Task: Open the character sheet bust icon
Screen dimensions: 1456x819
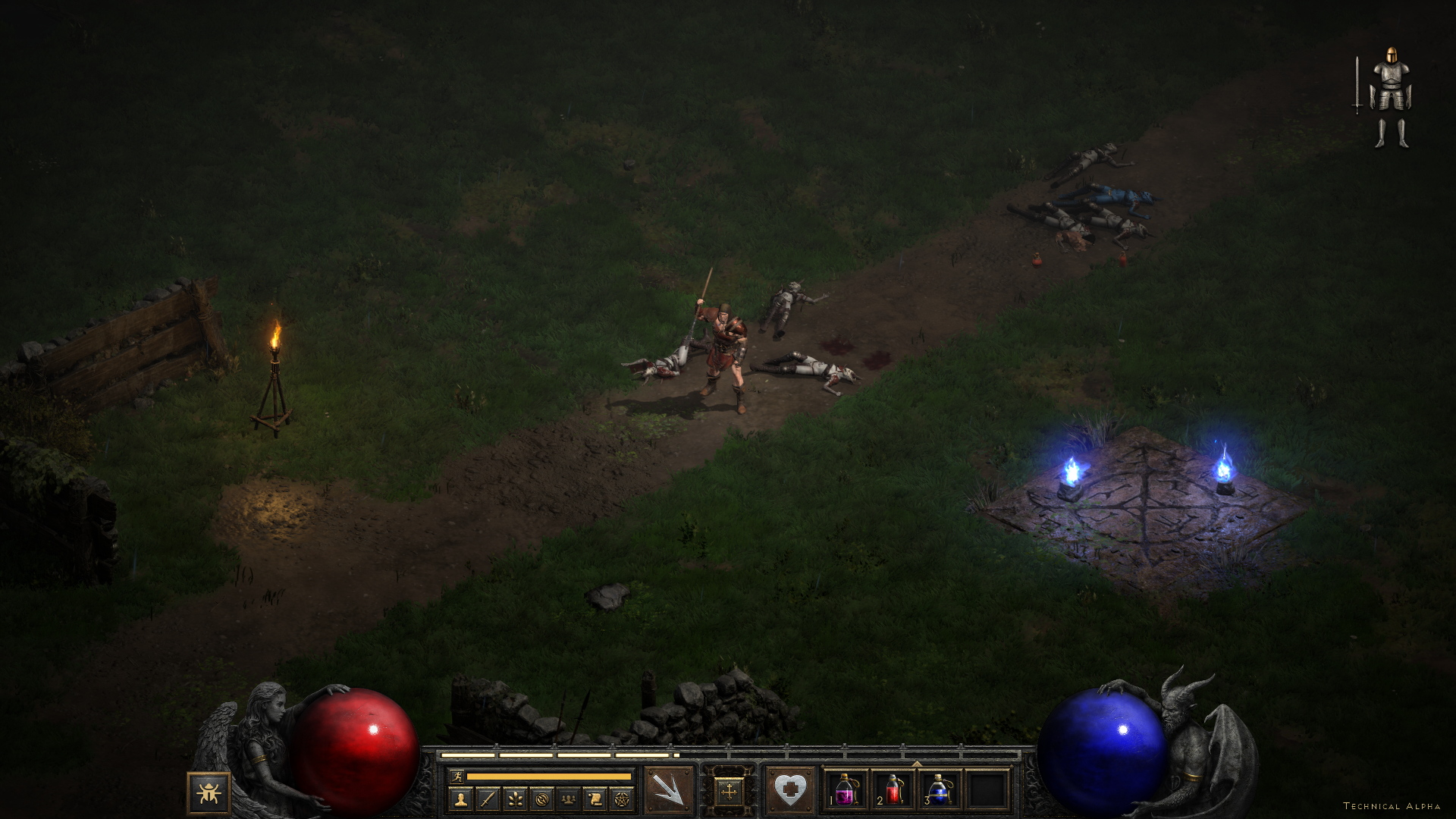Action: (460, 799)
